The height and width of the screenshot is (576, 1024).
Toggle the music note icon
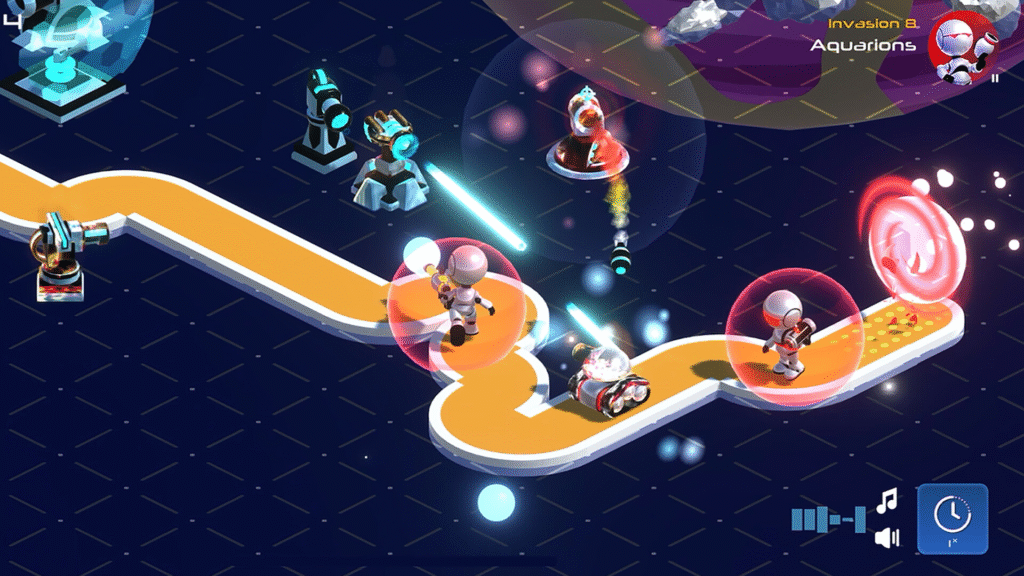tap(887, 499)
